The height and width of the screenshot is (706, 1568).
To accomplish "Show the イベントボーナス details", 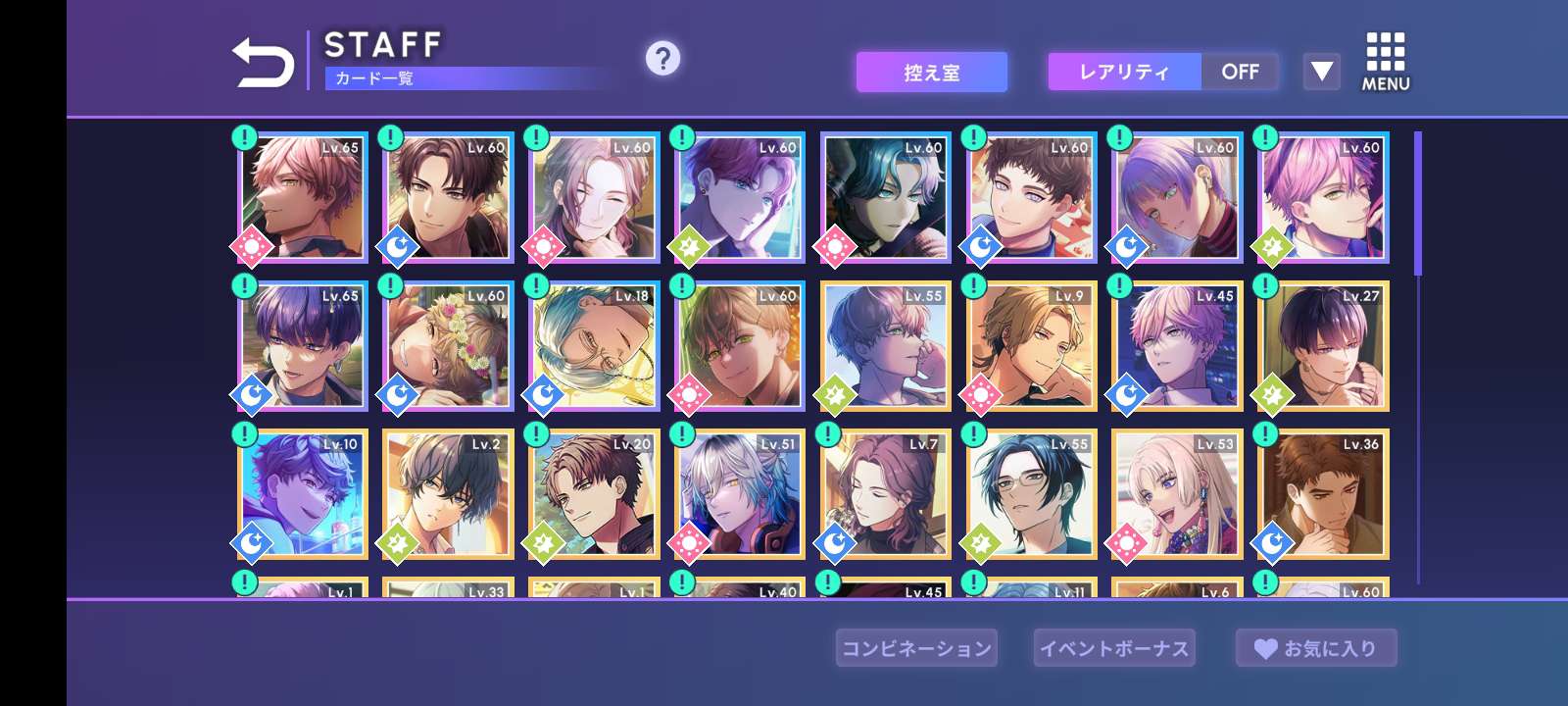I will [x=1114, y=648].
